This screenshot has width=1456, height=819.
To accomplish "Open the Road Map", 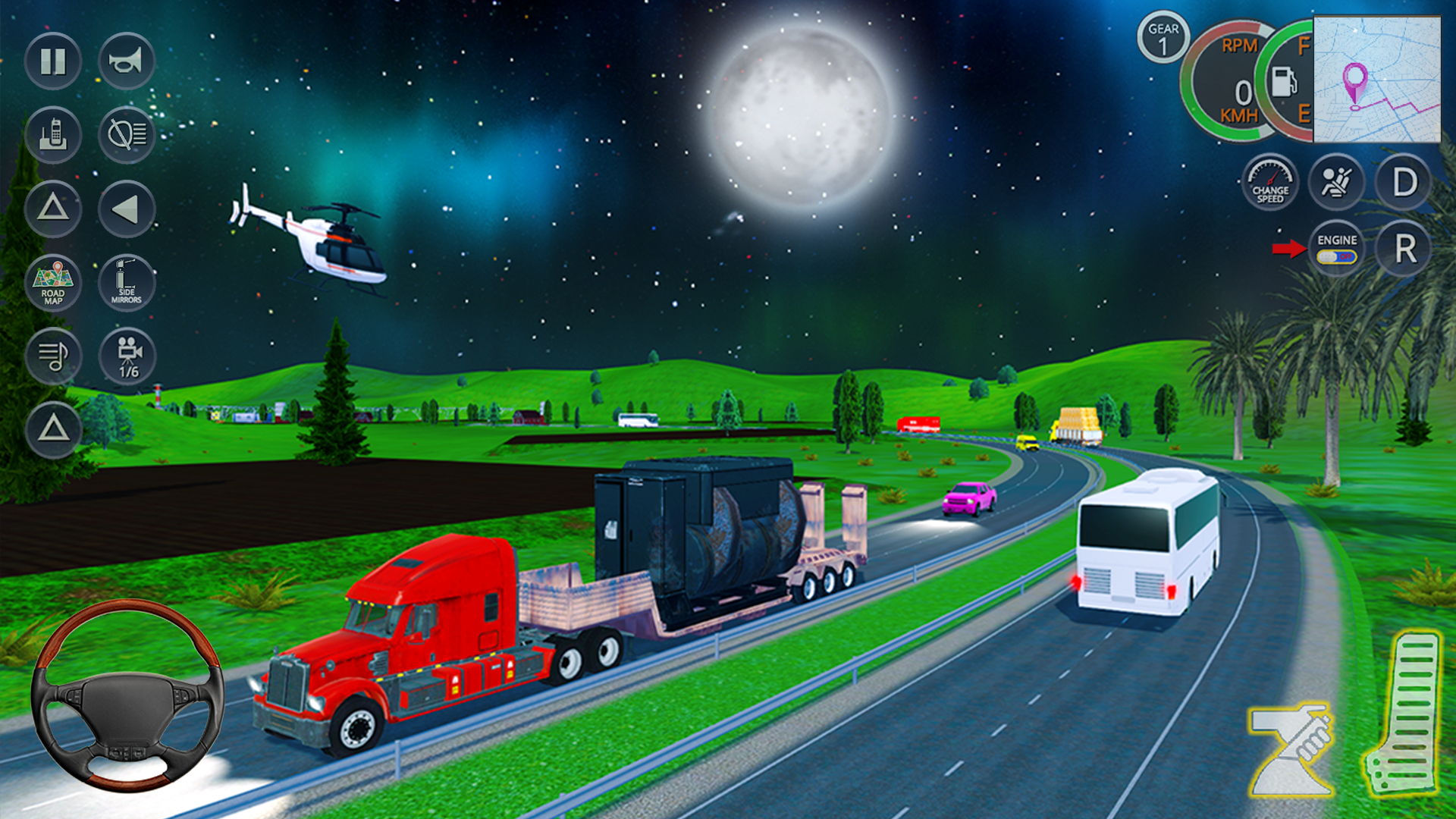I will point(53,282).
